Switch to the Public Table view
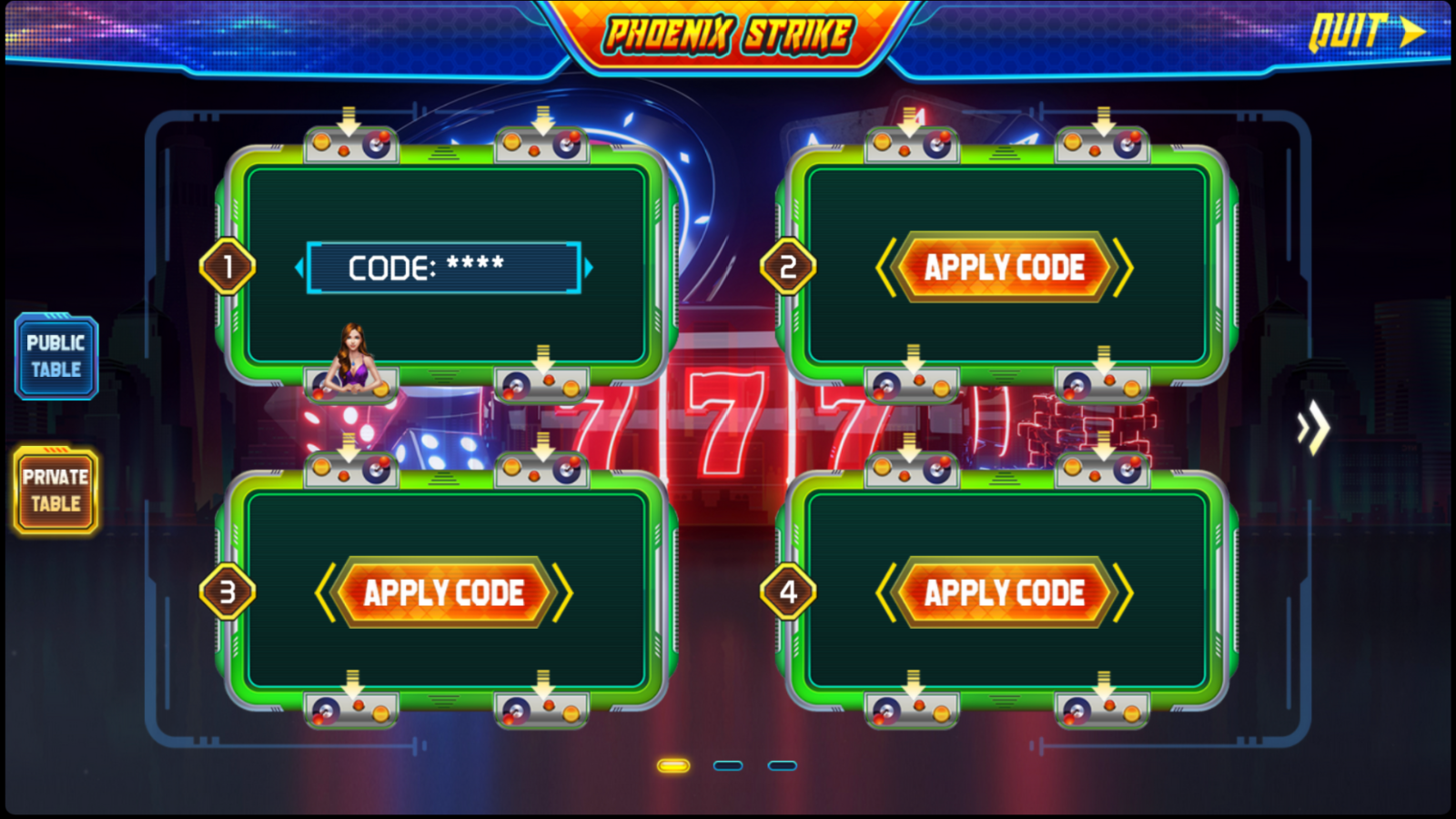Viewport: 1456px width, 819px height. (56, 357)
